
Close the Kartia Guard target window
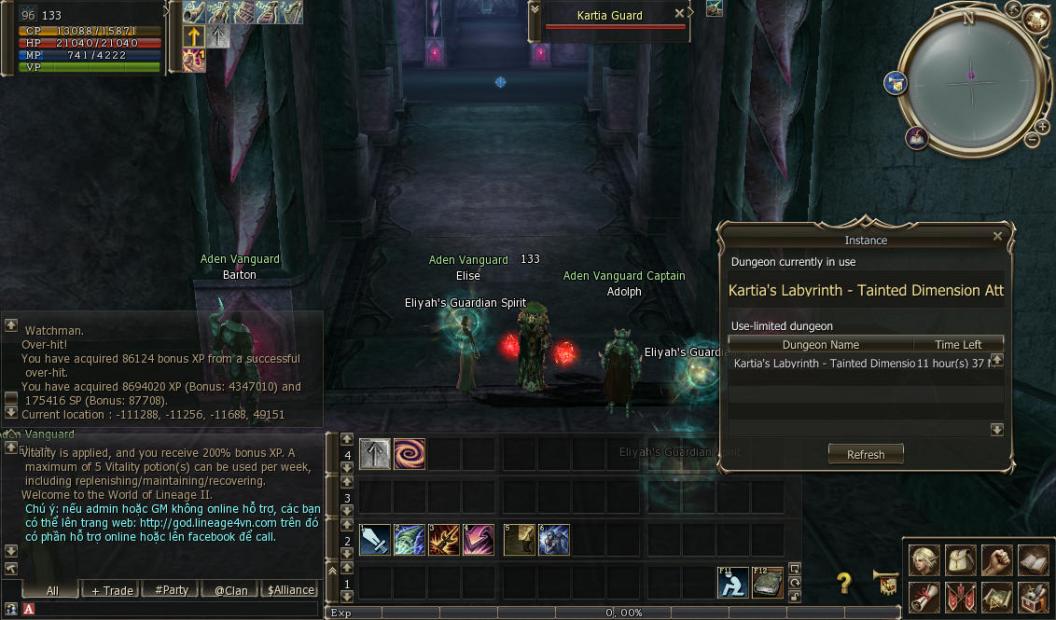tap(680, 14)
